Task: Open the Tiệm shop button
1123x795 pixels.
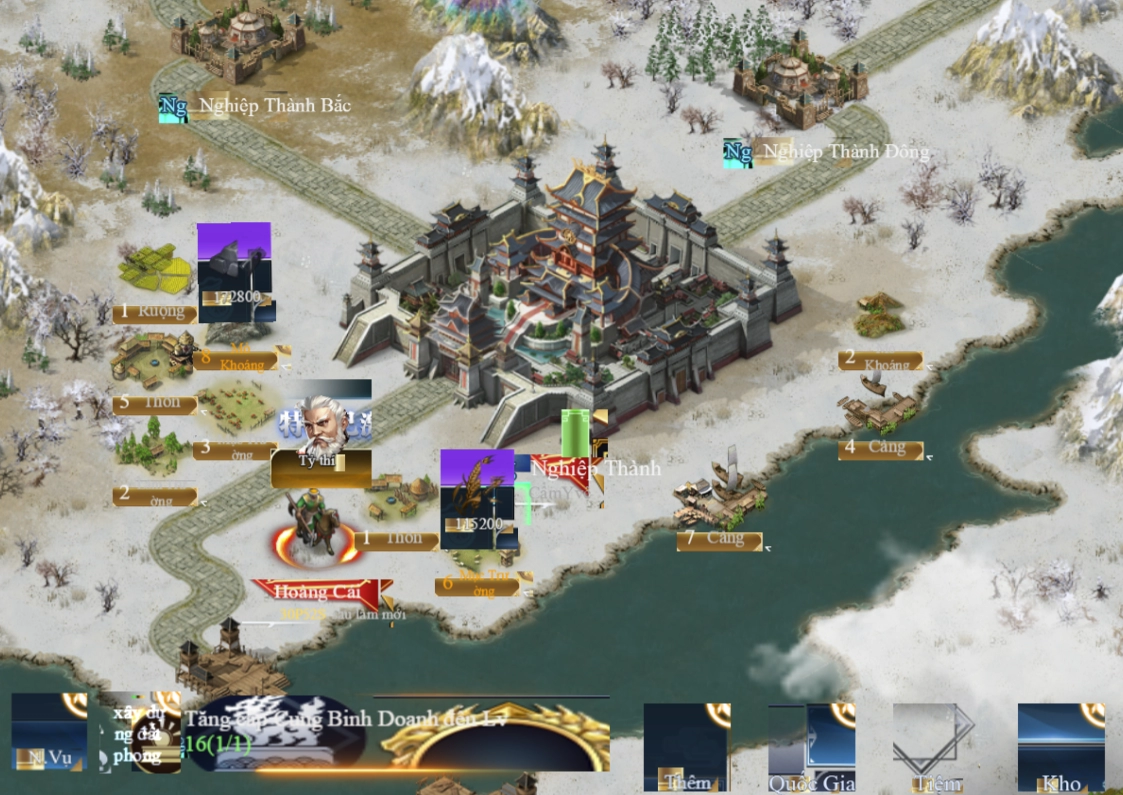Action: pyautogui.click(x=935, y=746)
